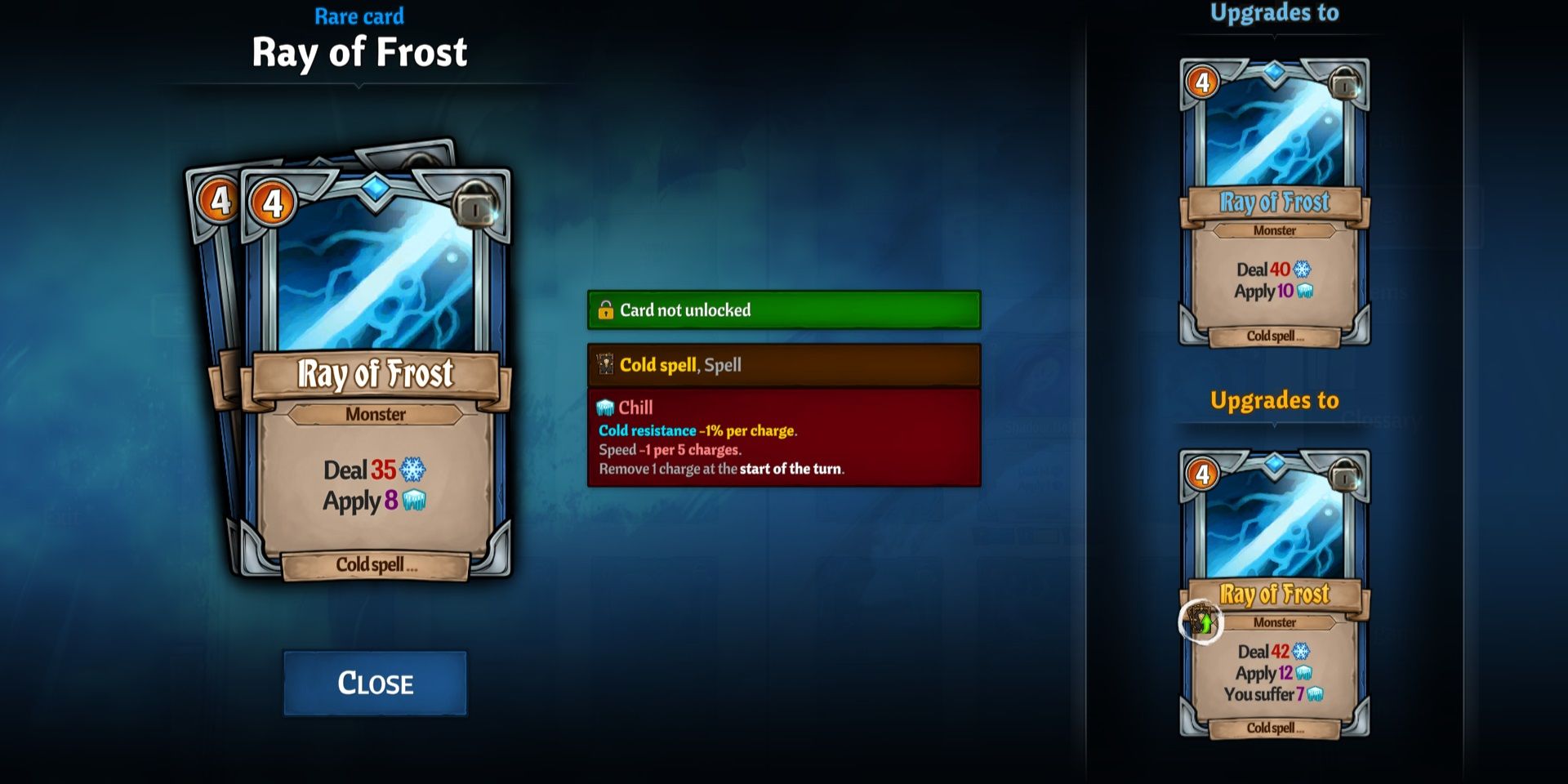Screen dimensions: 1568x784
Task: Click the Rare card label
Action: 359,16
